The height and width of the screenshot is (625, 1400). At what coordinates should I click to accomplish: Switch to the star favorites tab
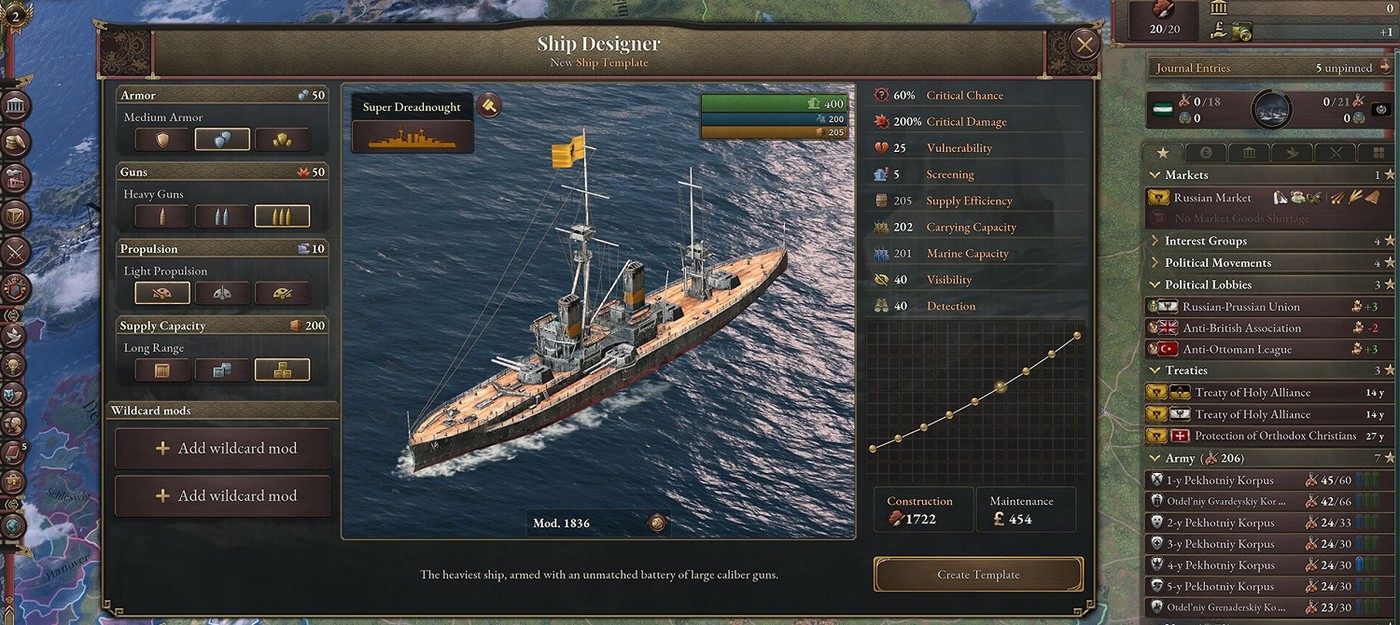point(1162,153)
